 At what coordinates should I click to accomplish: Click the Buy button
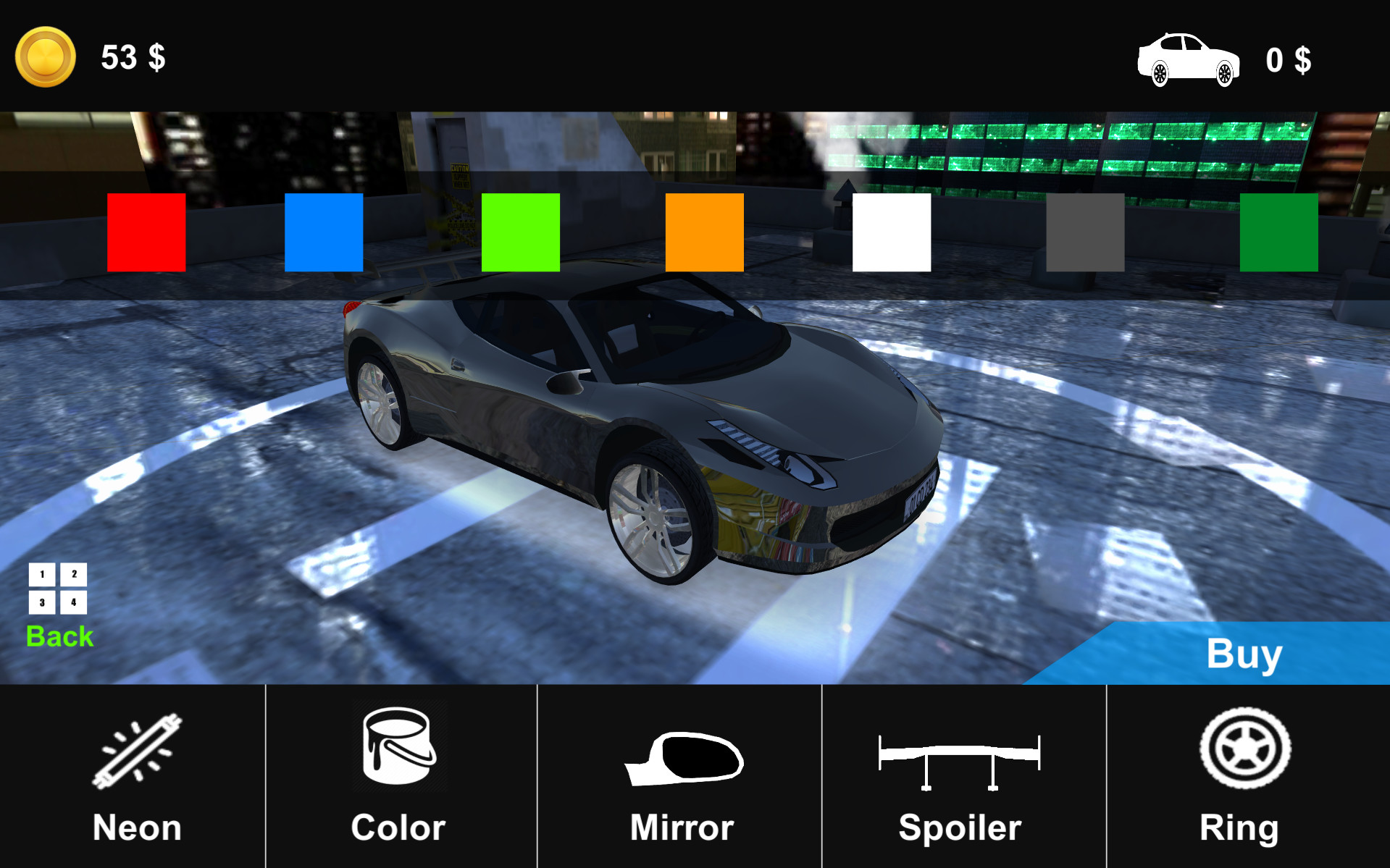(x=1243, y=654)
